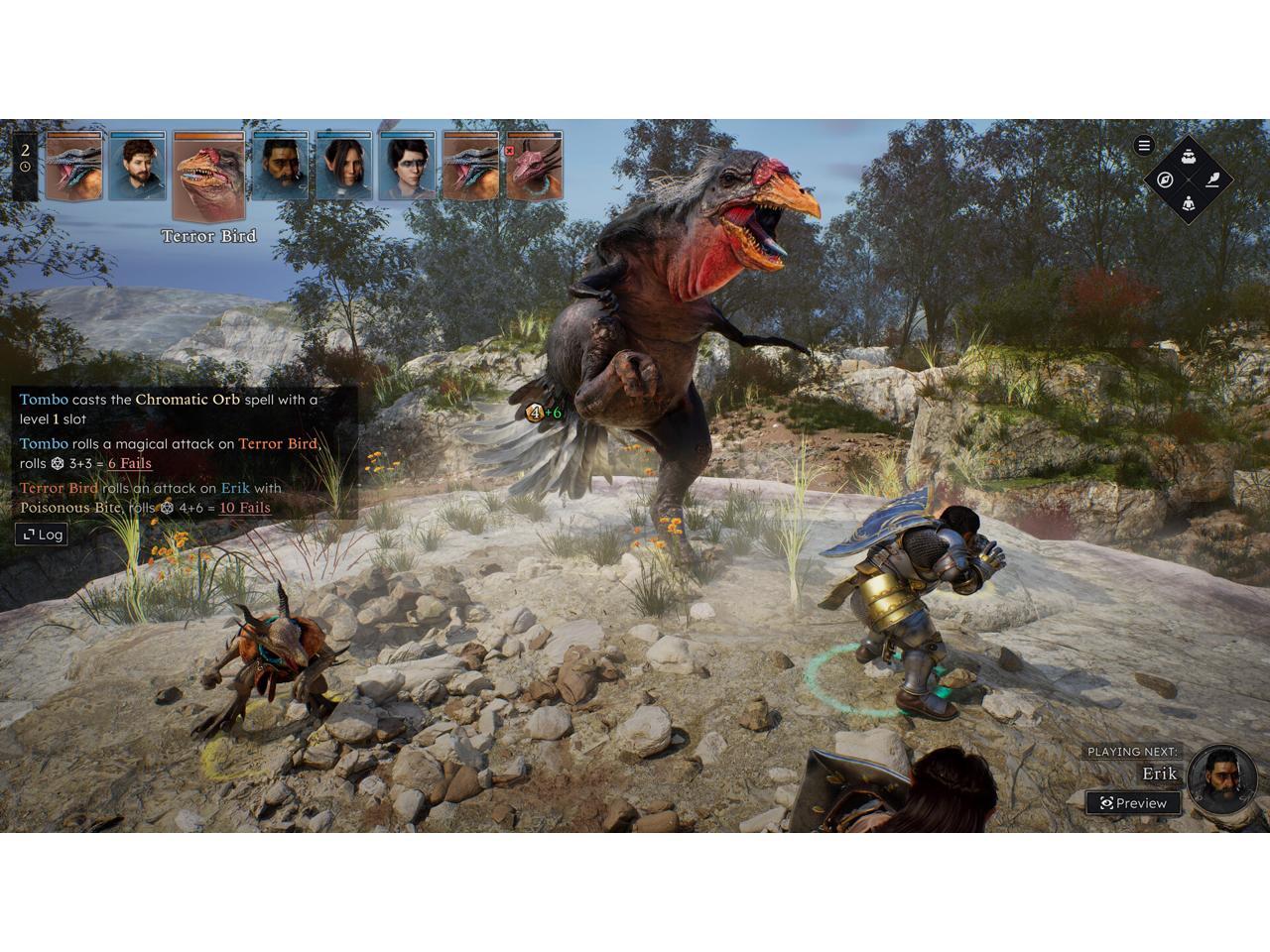
Task: Expand the combat Log button
Action: click(x=44, y=535)
